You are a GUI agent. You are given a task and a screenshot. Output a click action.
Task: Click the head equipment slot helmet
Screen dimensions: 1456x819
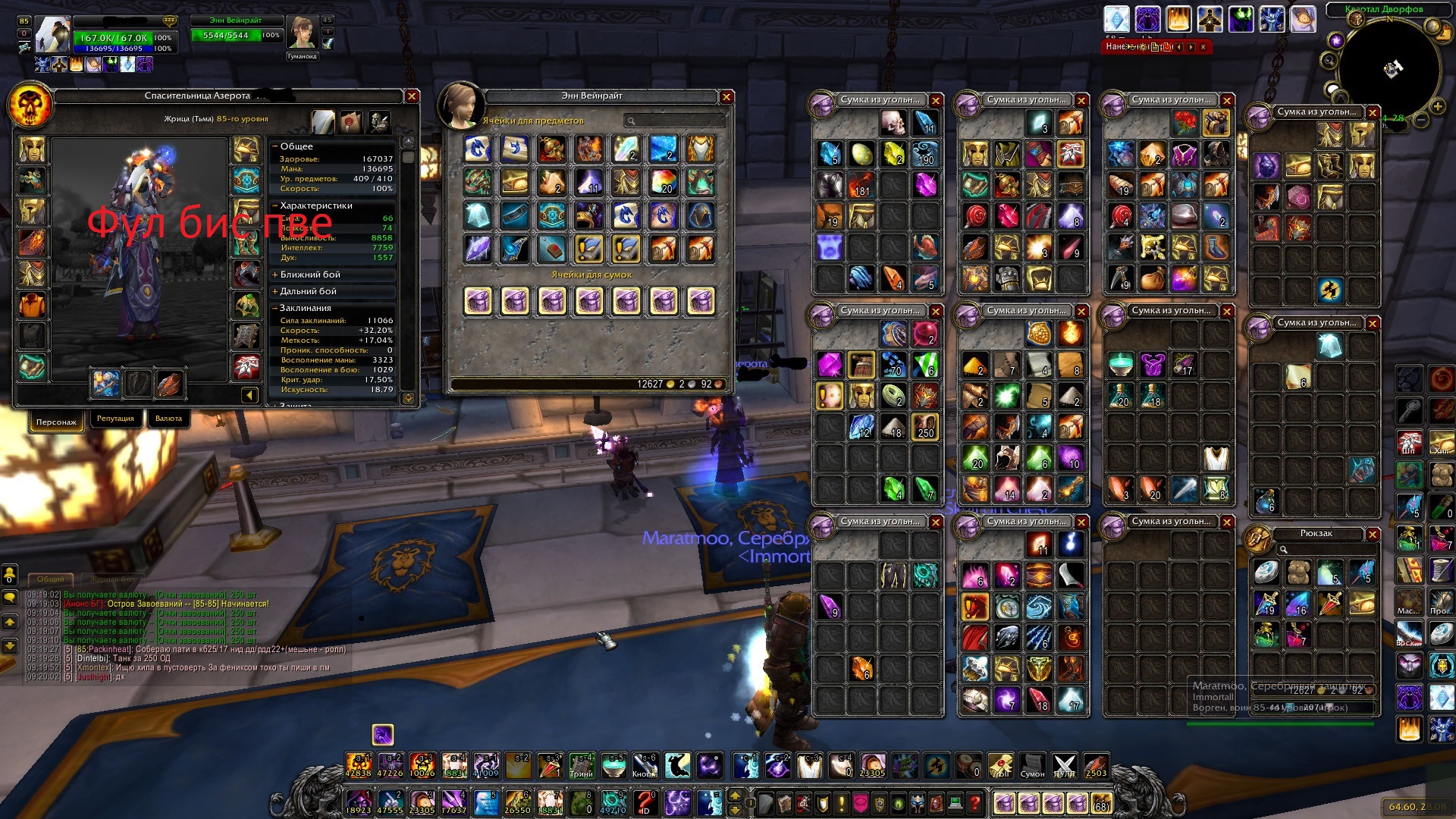coord(33,149)
